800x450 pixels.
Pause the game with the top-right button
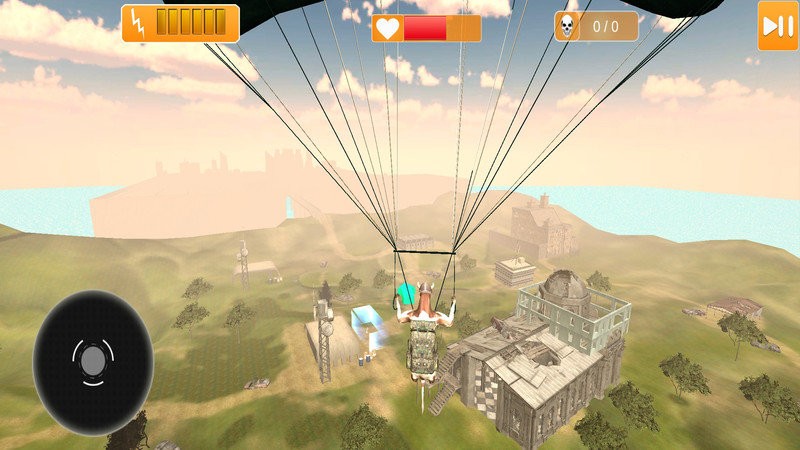776,27
